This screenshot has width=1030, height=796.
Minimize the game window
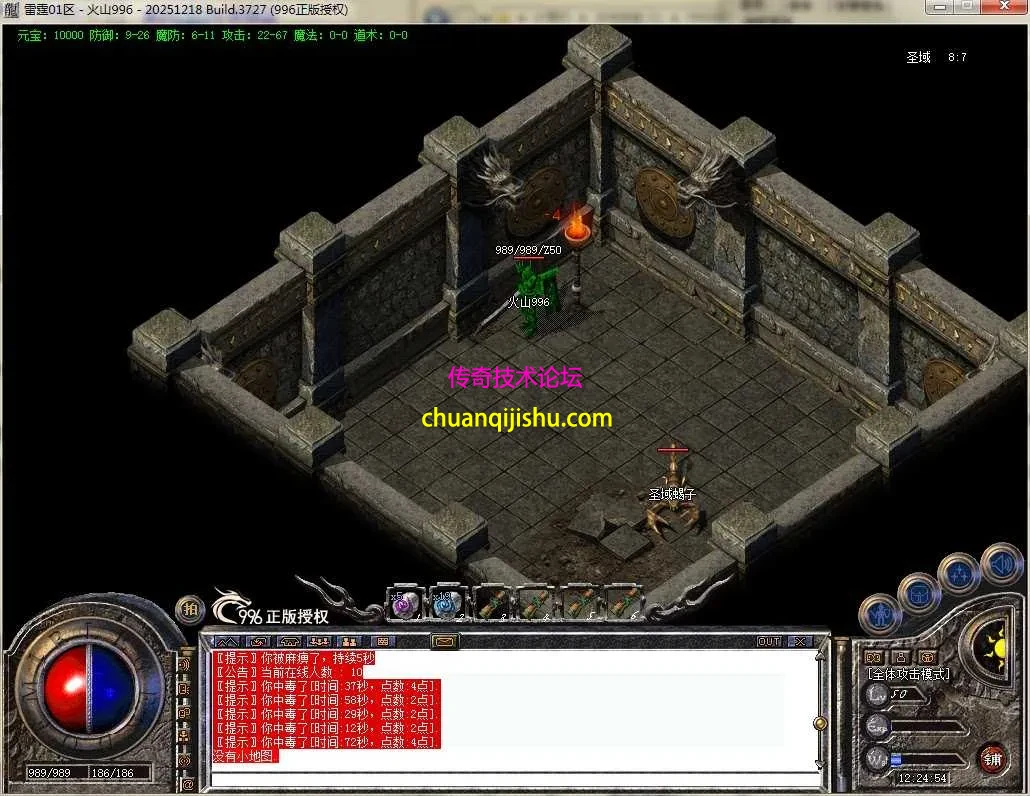pos(939,8)
